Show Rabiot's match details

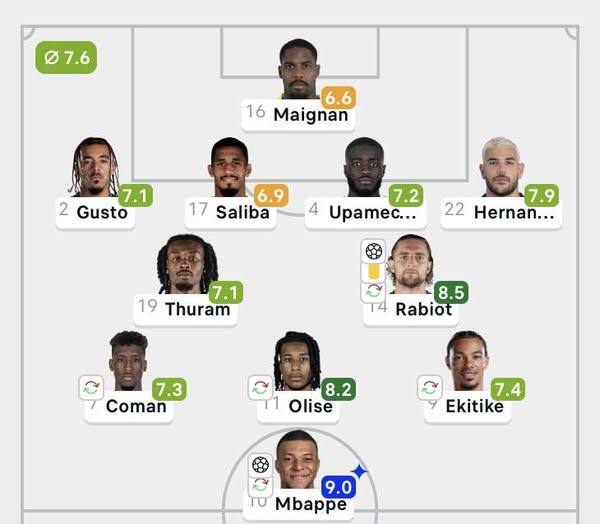(x=411, y=263)
